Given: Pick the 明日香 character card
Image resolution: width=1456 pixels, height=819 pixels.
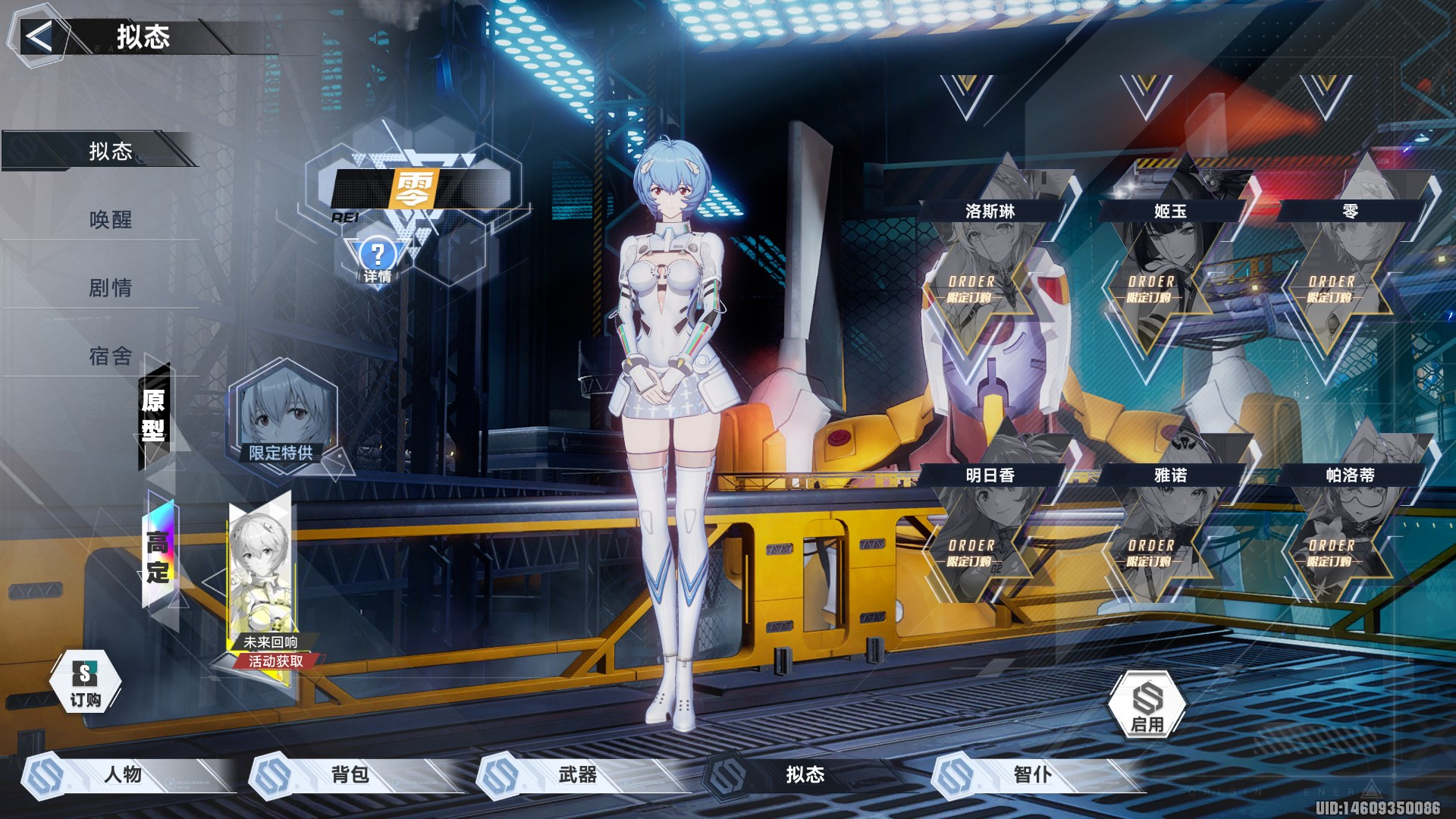Looking at the screenshot, I should (x=990, y=537).
